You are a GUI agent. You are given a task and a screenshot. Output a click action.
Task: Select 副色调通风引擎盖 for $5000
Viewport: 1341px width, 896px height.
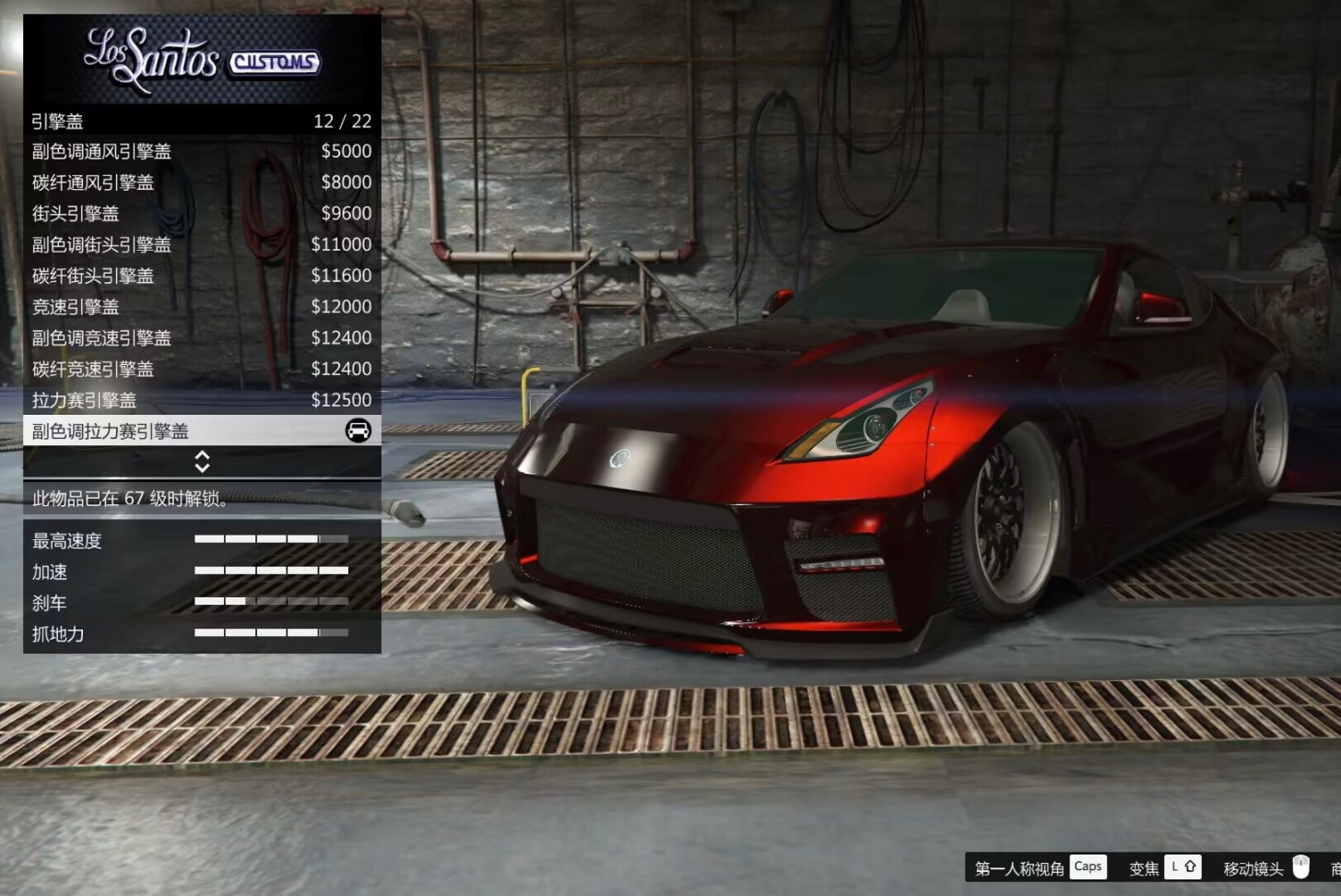(x=201, y=151)
